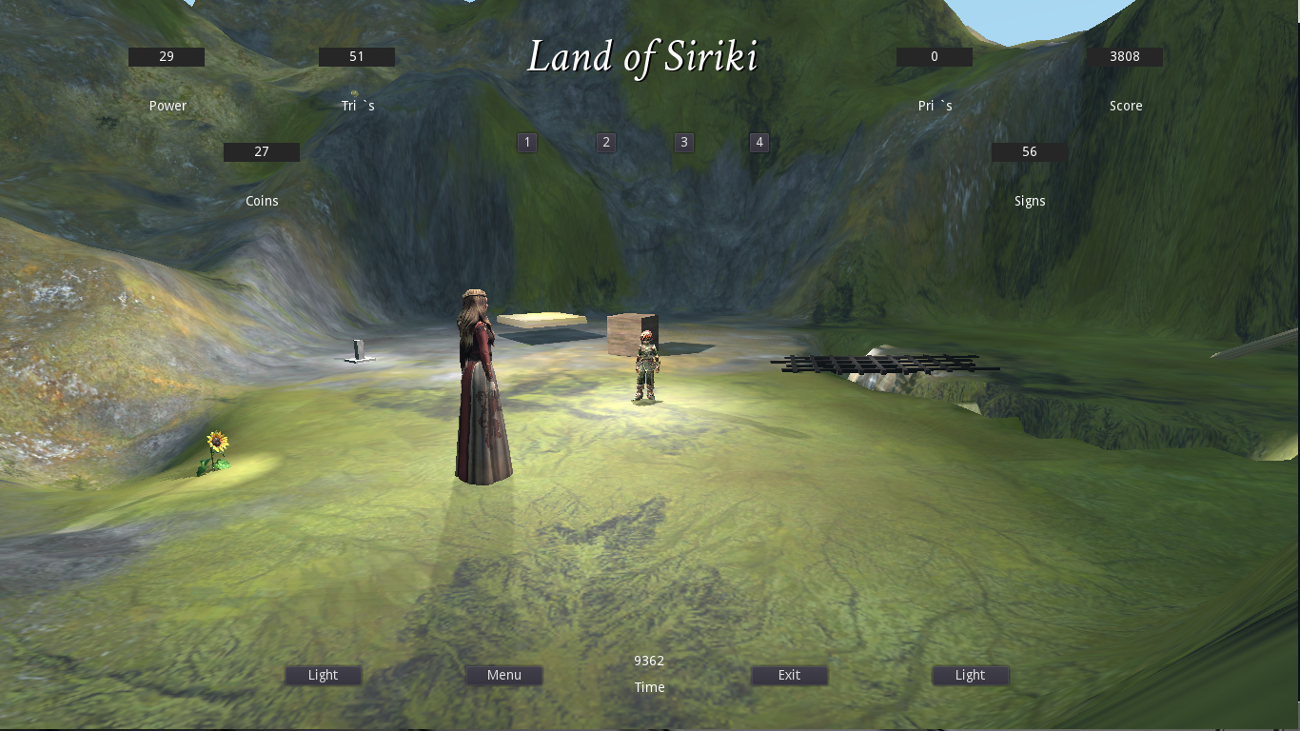Viewport: 1300px width, 731px height.
Task: Select numbered slot 3
Action: (x=683, y=142)
